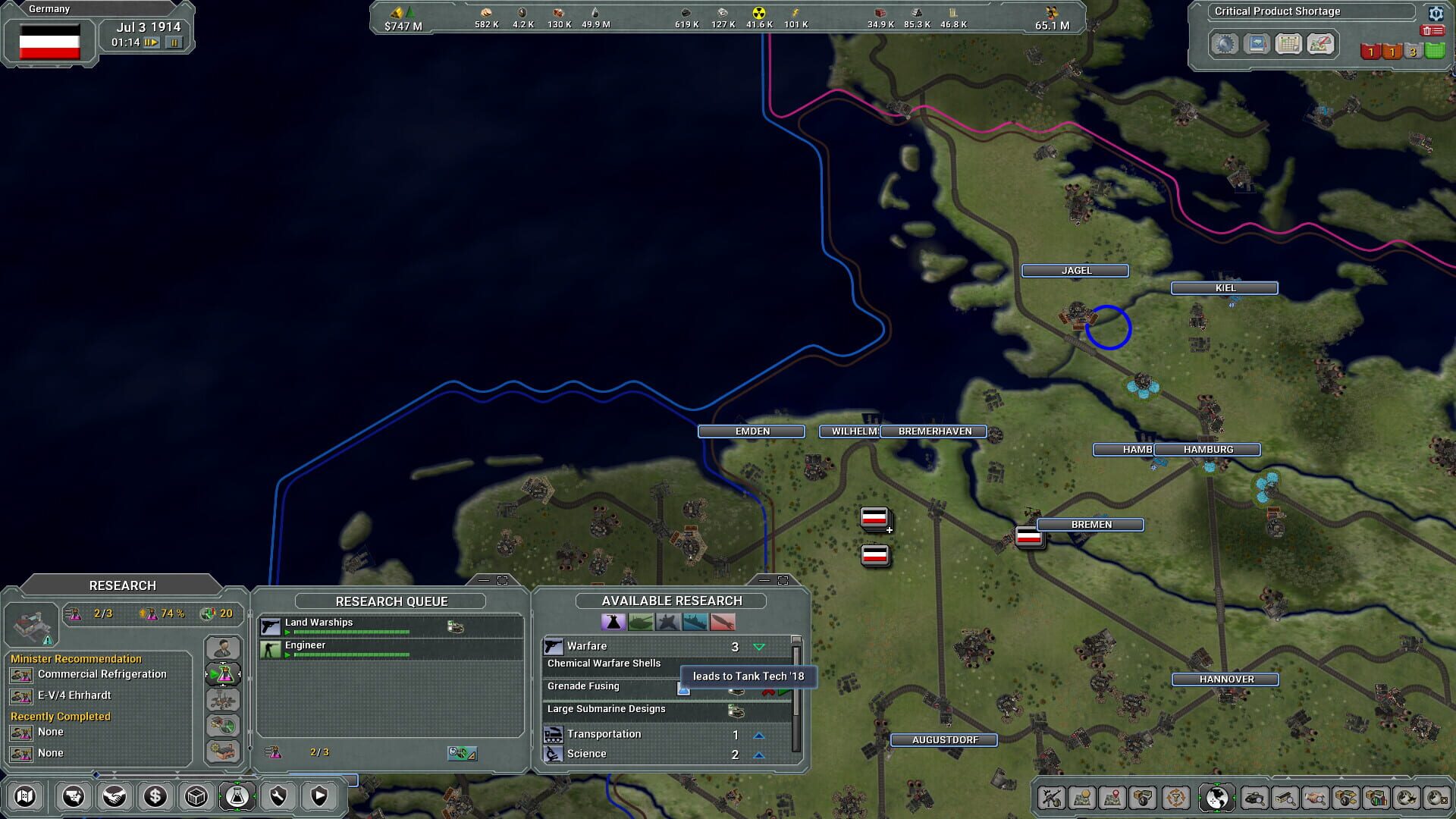Screen dimensions: 1456x819
Task: Expand the Transportation research category
Action: coord(759,733)
